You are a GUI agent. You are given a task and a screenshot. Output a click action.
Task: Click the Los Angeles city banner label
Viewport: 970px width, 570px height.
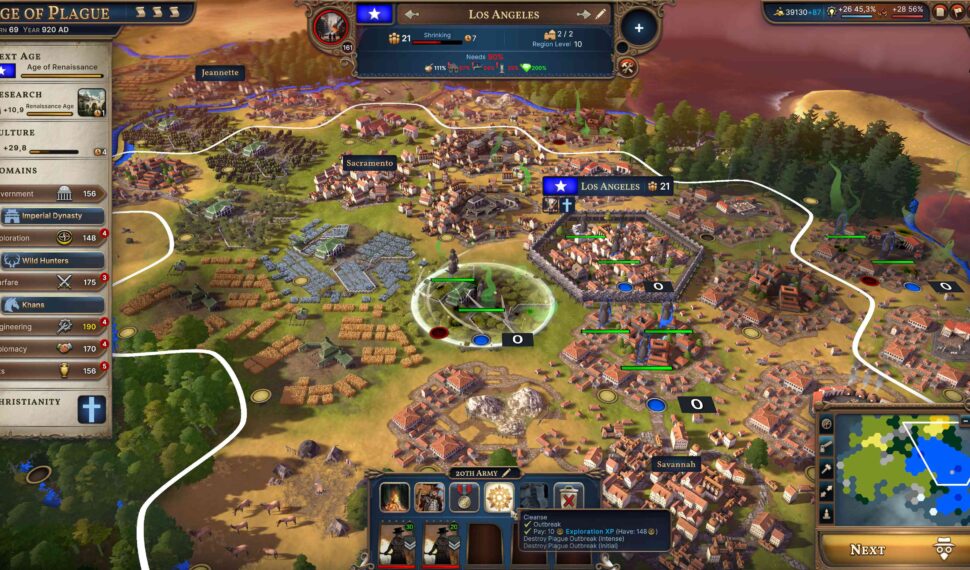coord(609,186)
